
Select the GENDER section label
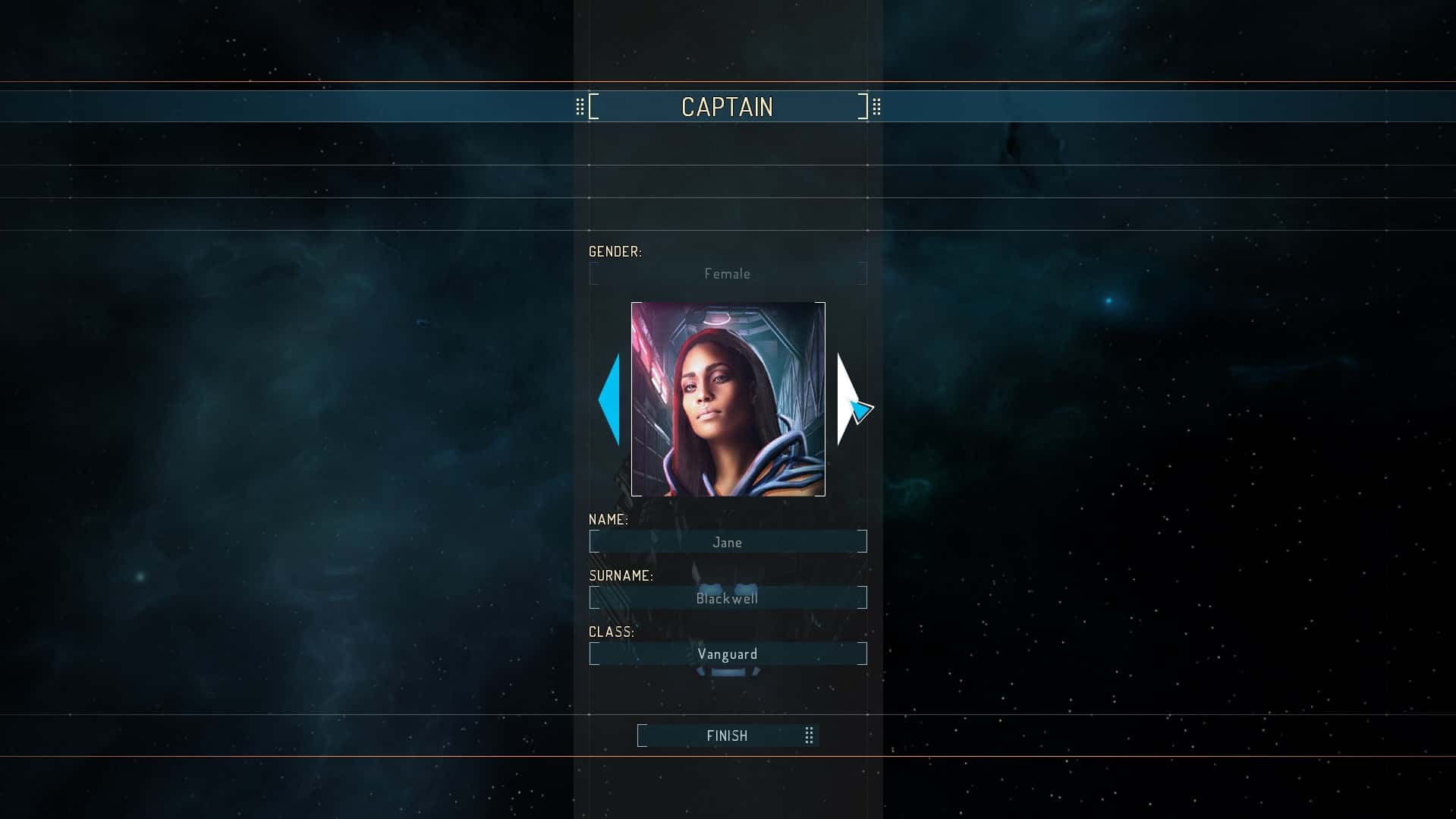(x=615, y=251)
